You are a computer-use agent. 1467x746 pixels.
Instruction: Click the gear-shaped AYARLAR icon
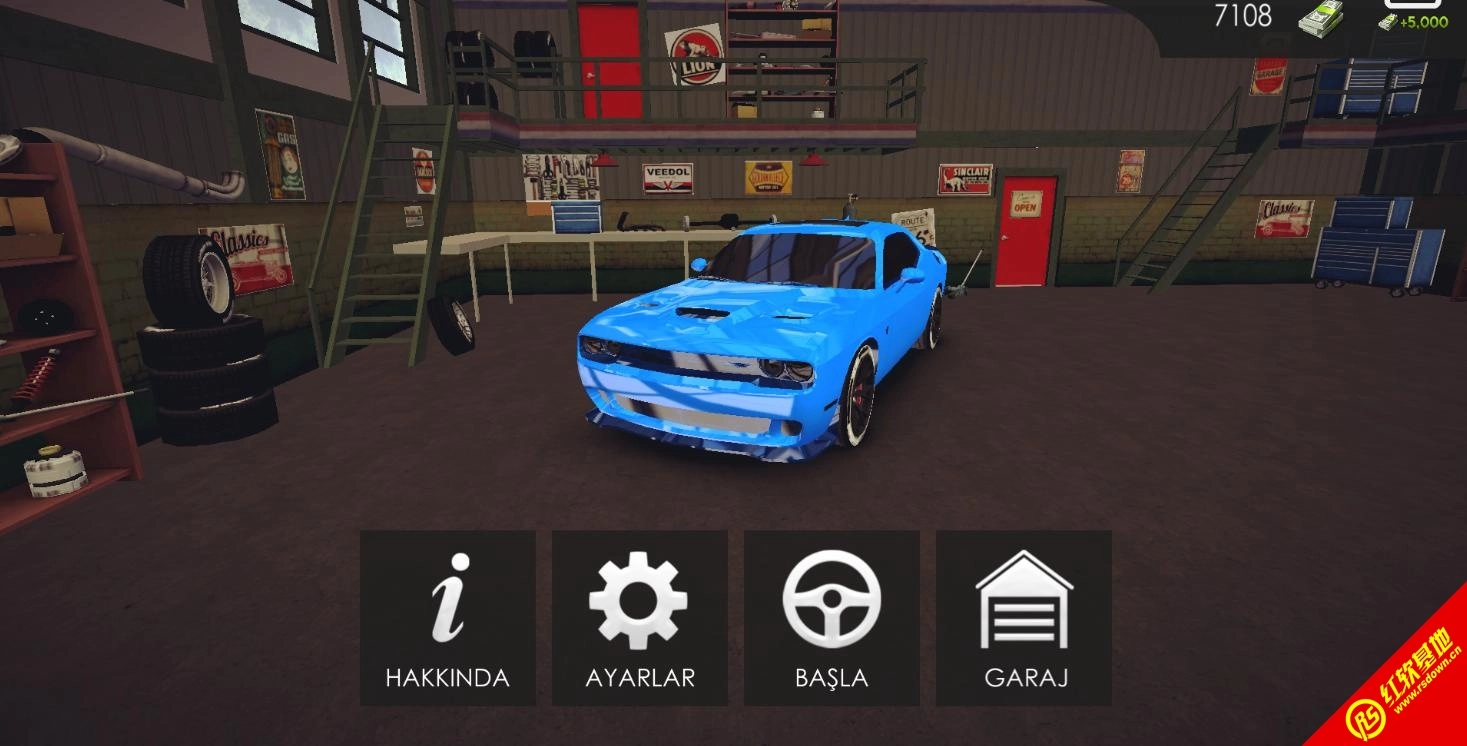640,600
